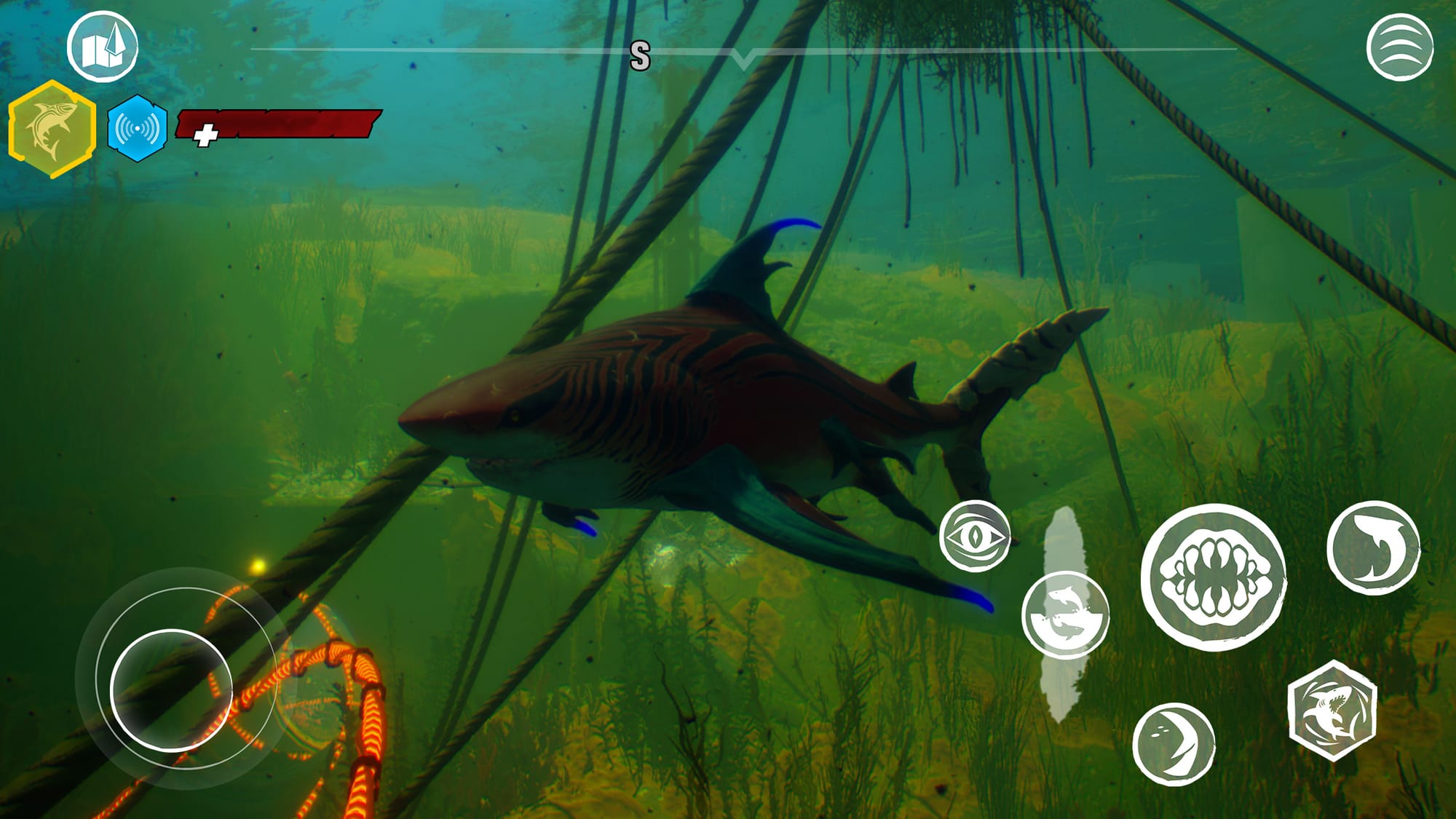
Task: Open the map with the folded-map icon
Action: click(x=103, y=47)
